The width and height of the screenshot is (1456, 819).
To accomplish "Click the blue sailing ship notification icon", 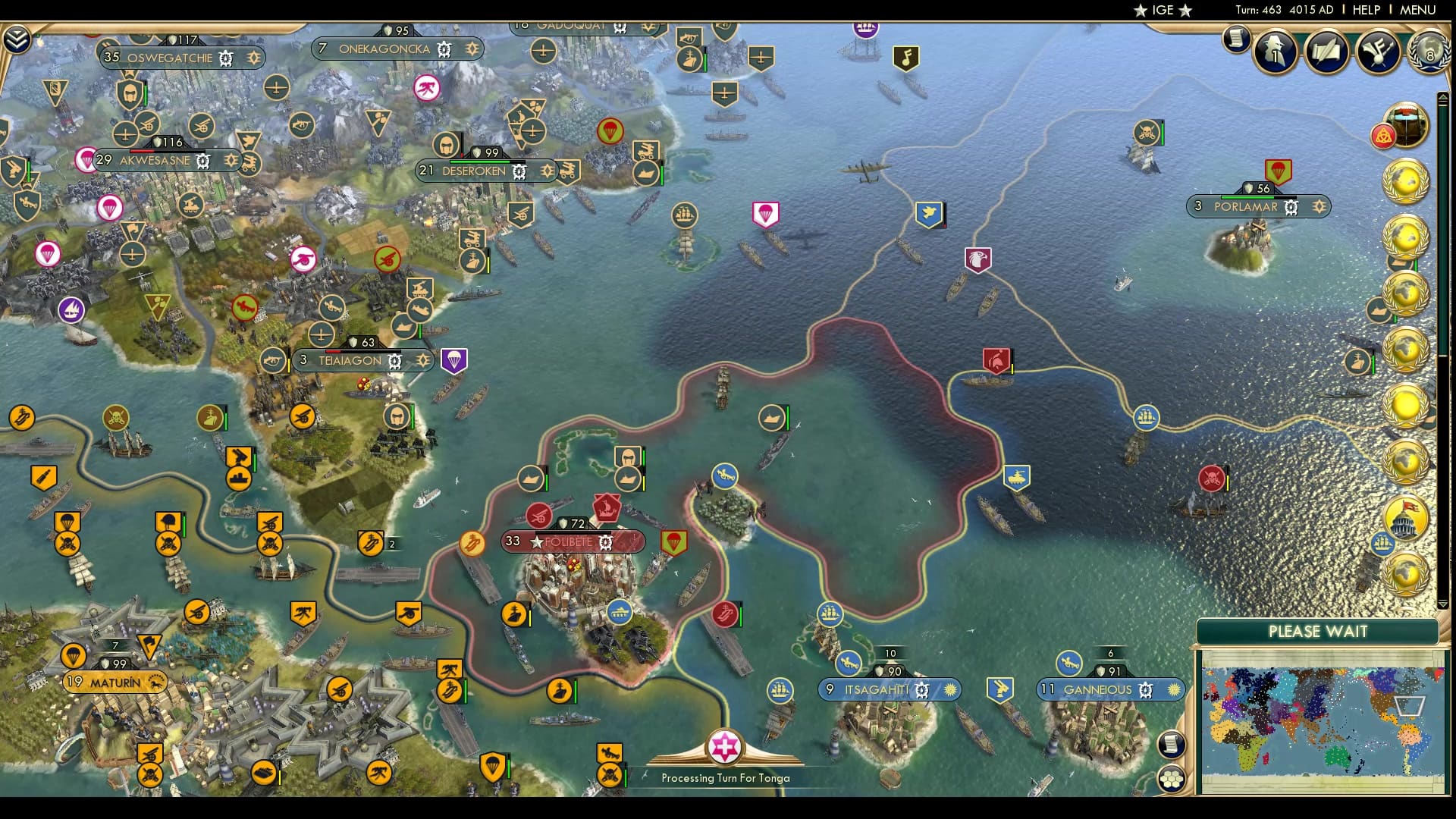I will [1382, 544].
